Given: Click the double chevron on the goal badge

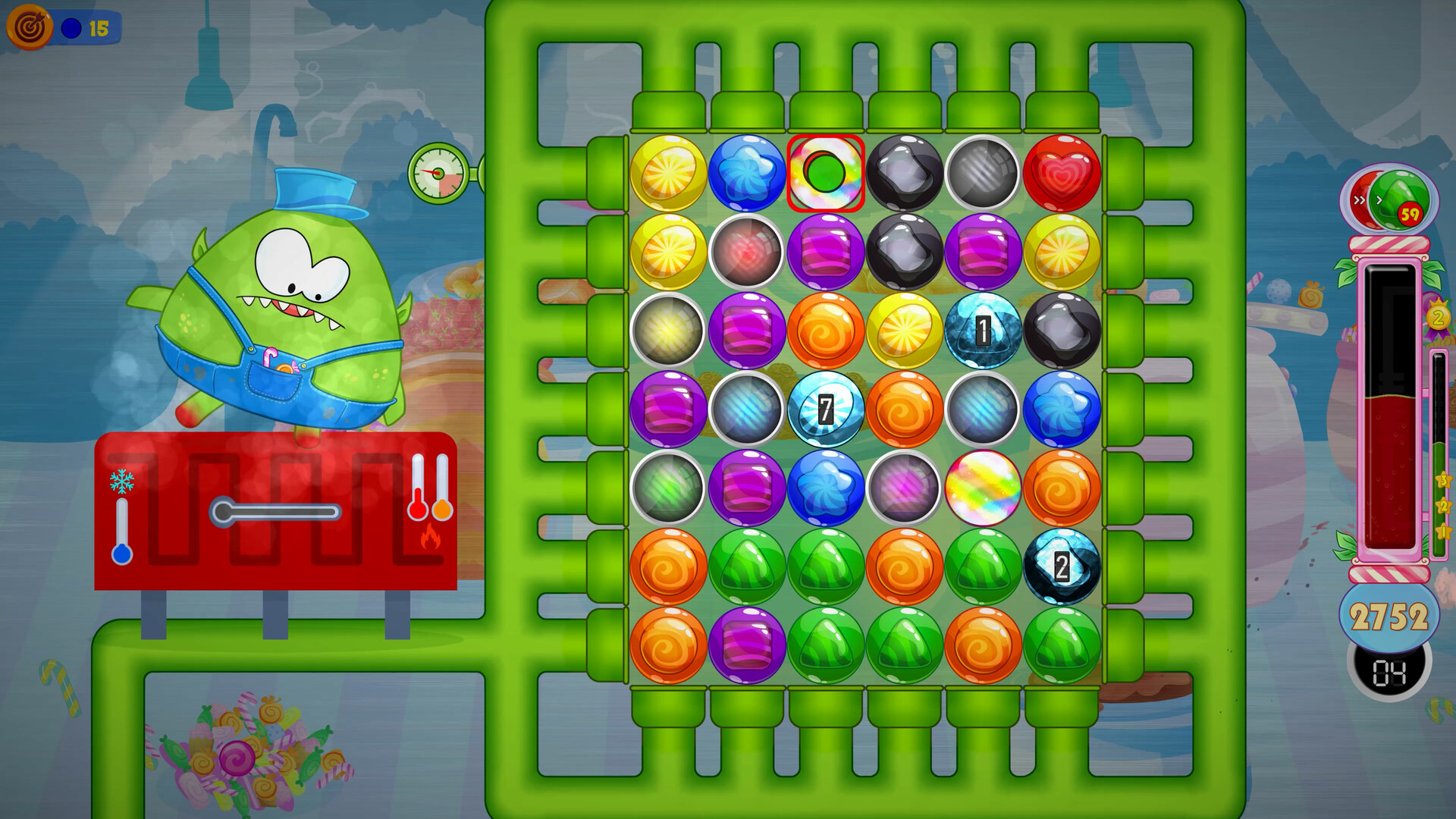Looking at the screenshot, I should point(1359,200).
